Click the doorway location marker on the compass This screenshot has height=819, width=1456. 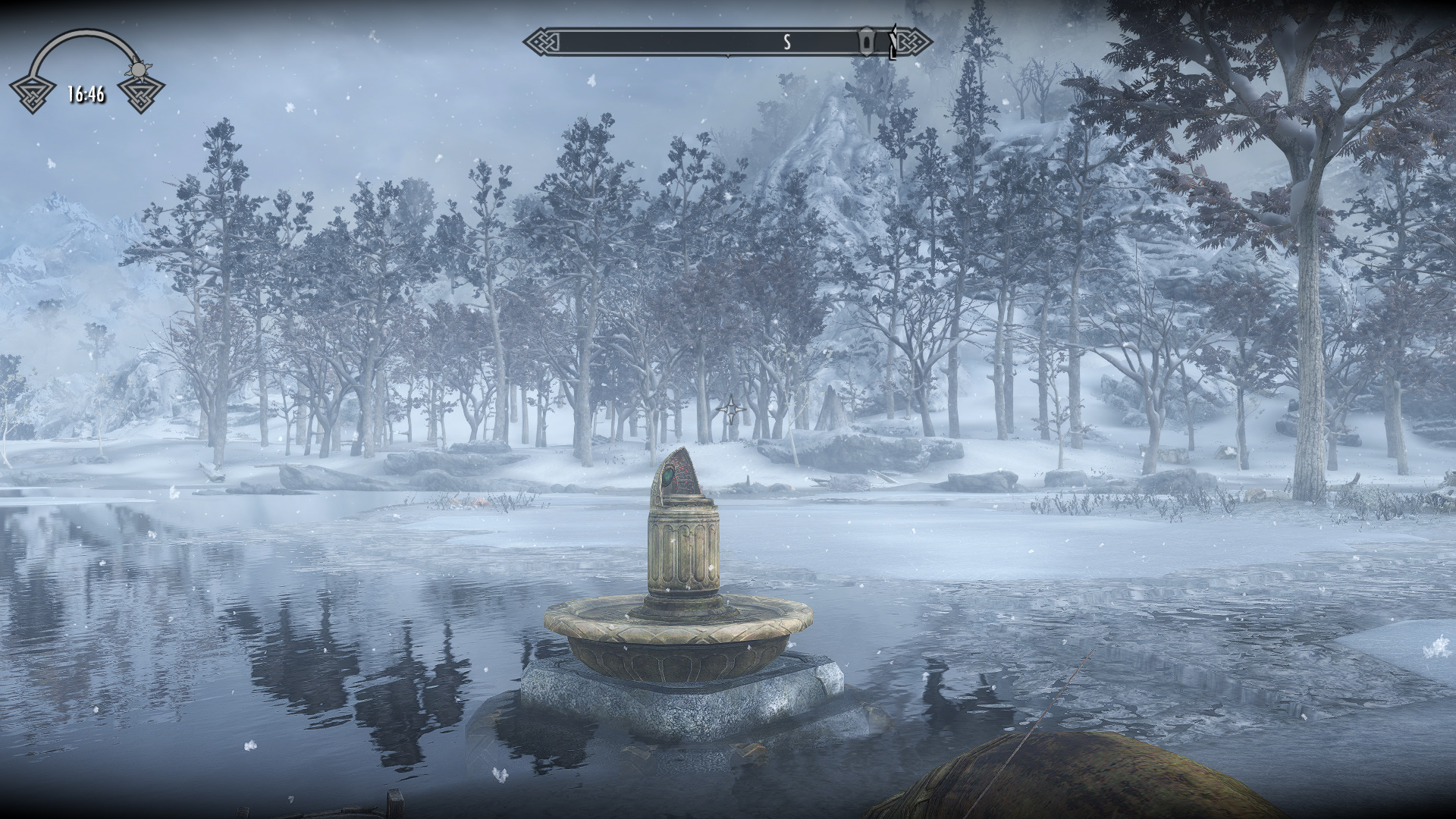(866, 42)
